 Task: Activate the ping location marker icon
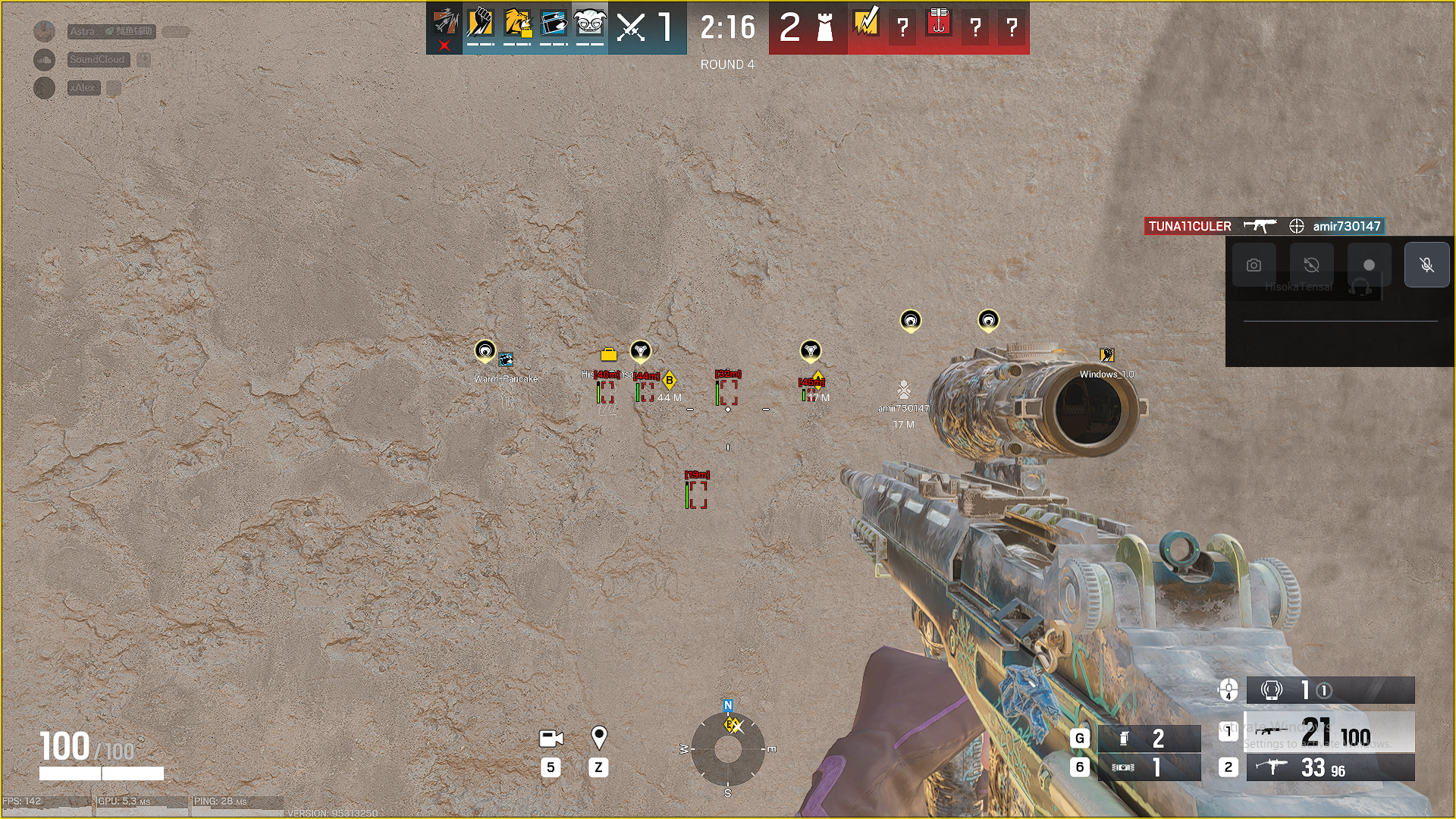click(x=598, y=736)
